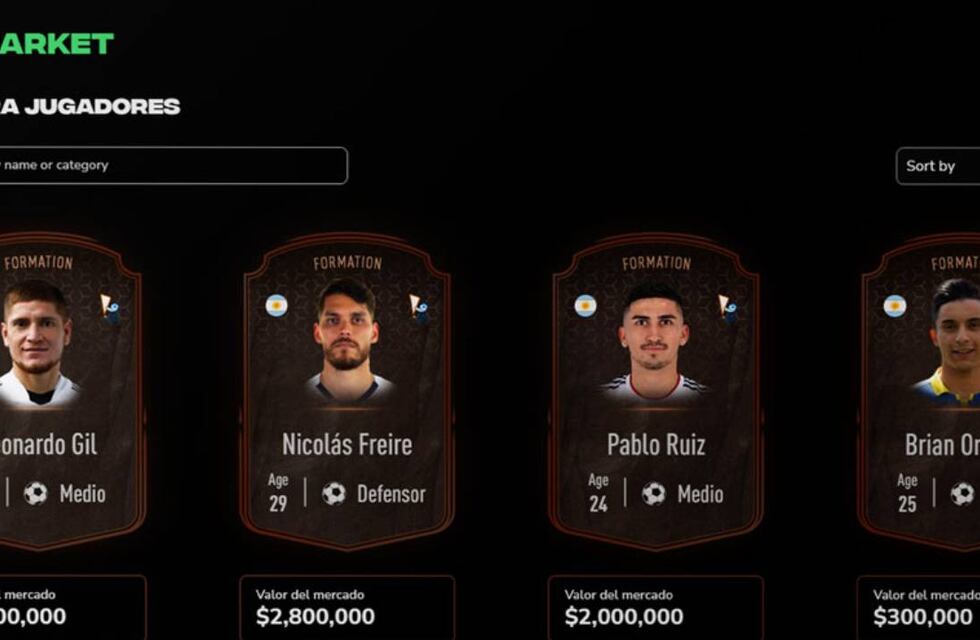
Task: Click the search by name or category field
Action: click(x=170, y=166)
